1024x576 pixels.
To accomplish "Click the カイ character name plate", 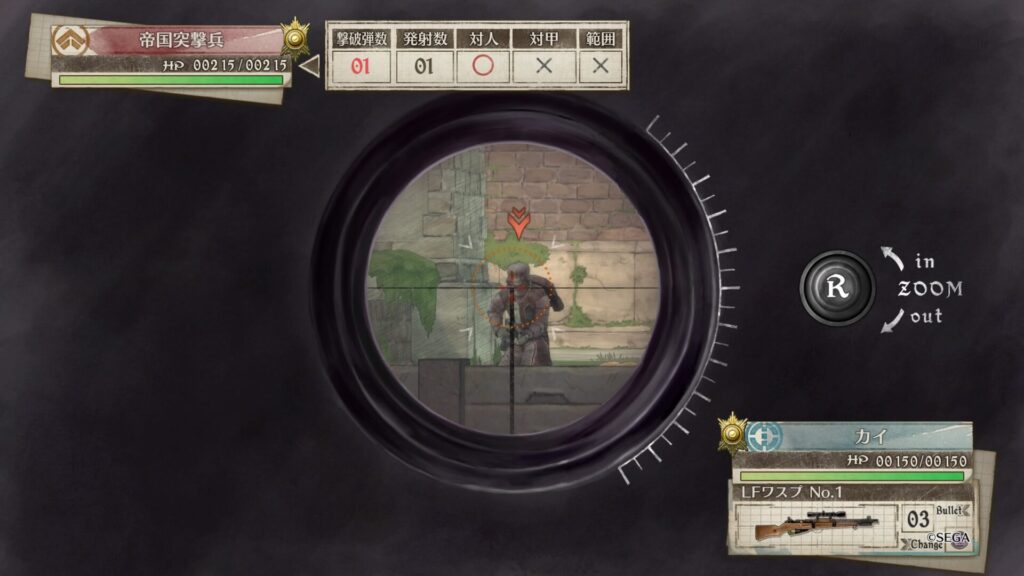I will [864, 437].
